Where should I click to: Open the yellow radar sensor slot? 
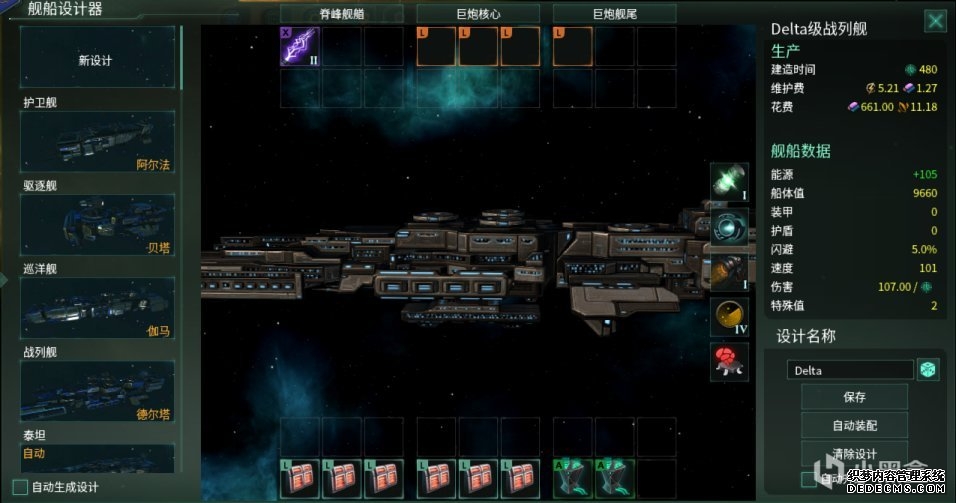[729, 316]
